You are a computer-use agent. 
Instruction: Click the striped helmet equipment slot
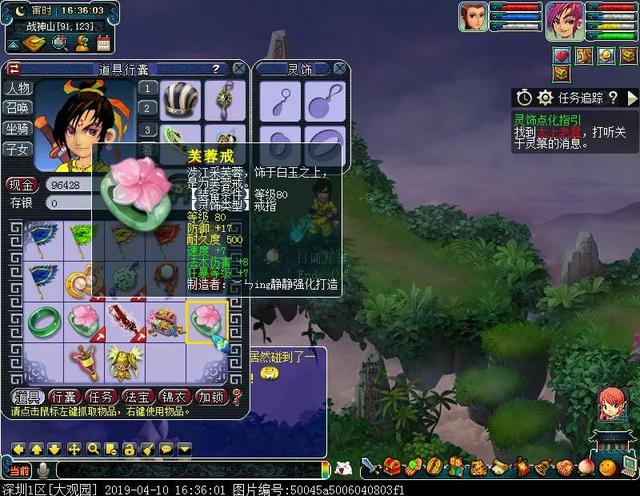[x=181, y=100]
